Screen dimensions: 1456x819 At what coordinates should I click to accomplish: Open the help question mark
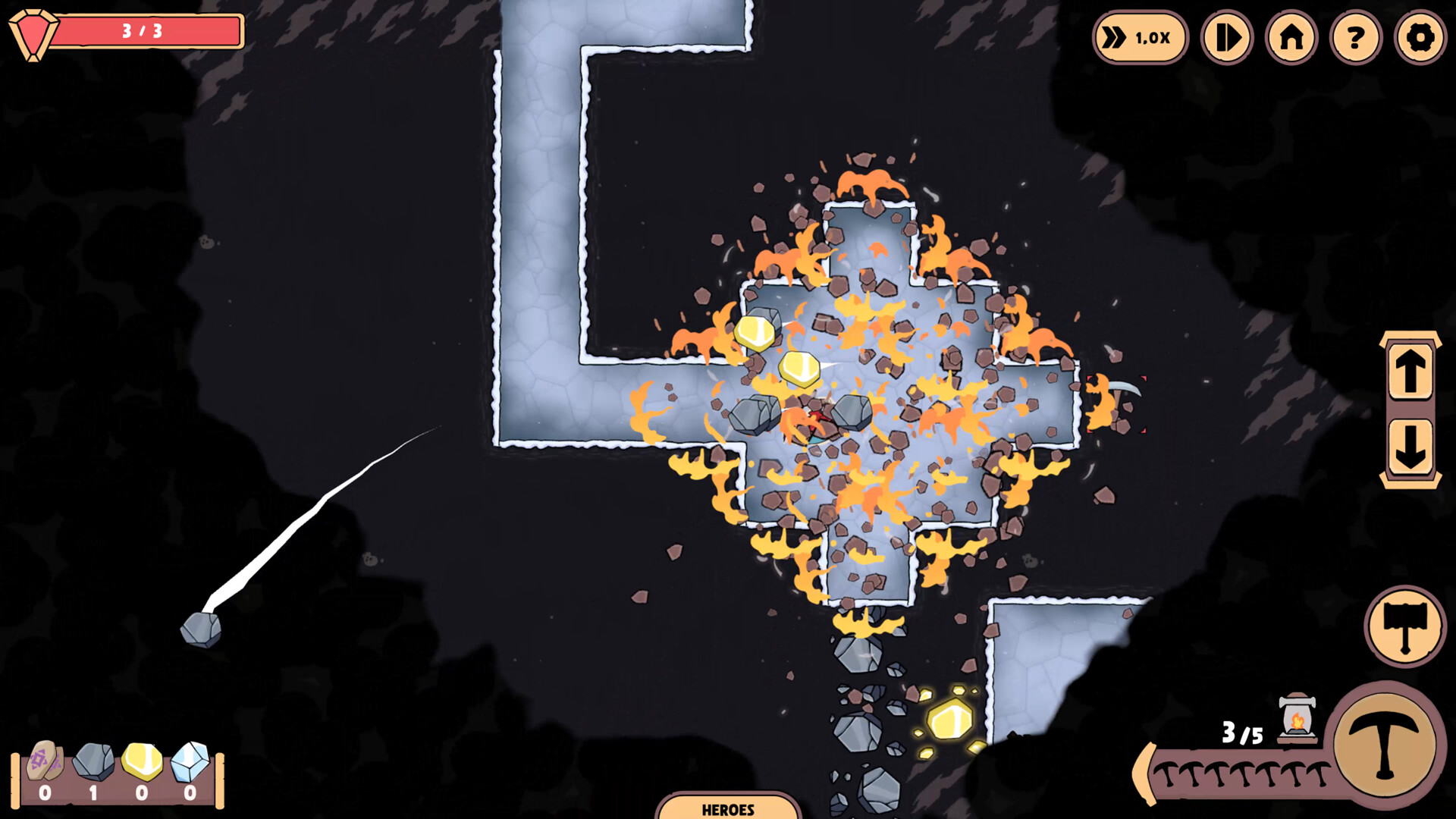(x=1354, y=37)
